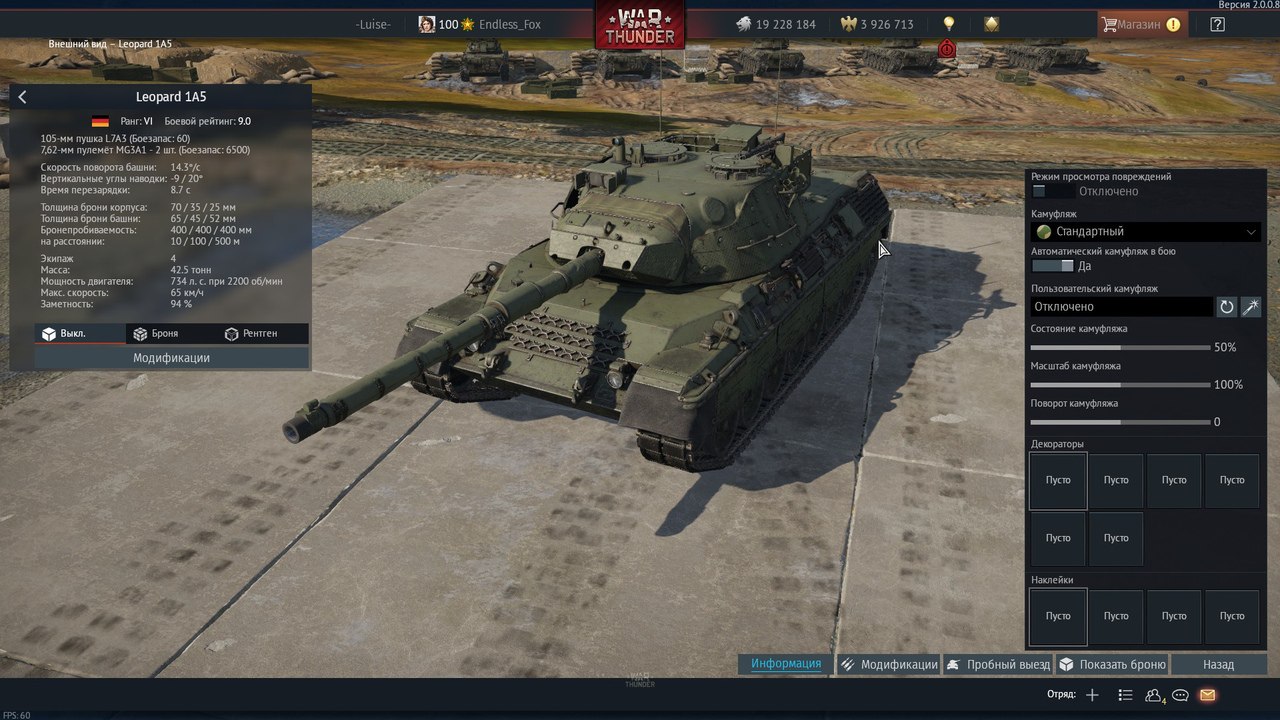Screen dimensions: 1280x720
Task: Refresh the user camouflage list
Action: [1227, 307]
